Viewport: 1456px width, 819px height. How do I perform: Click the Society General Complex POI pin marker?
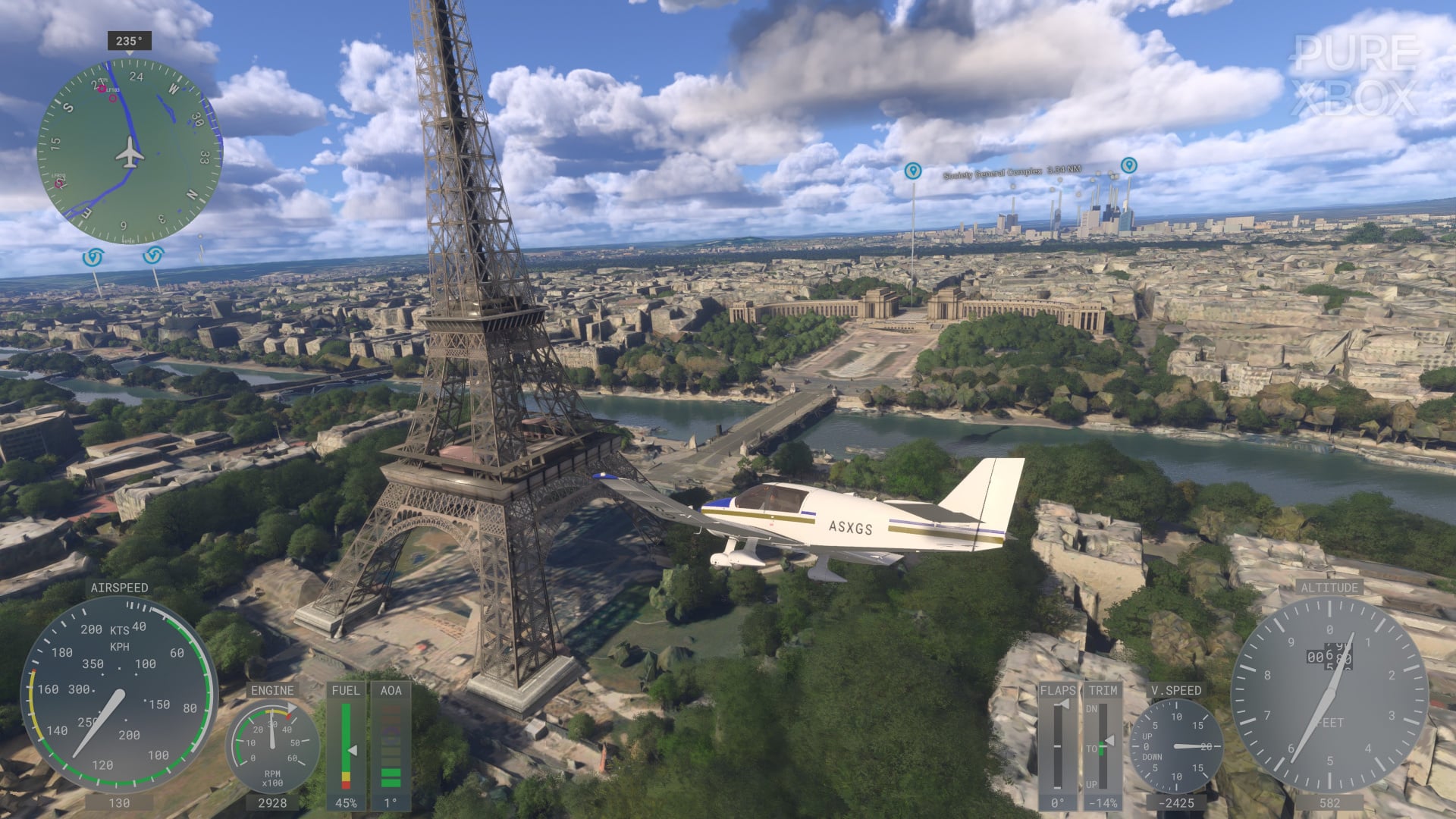coord(914,171)
